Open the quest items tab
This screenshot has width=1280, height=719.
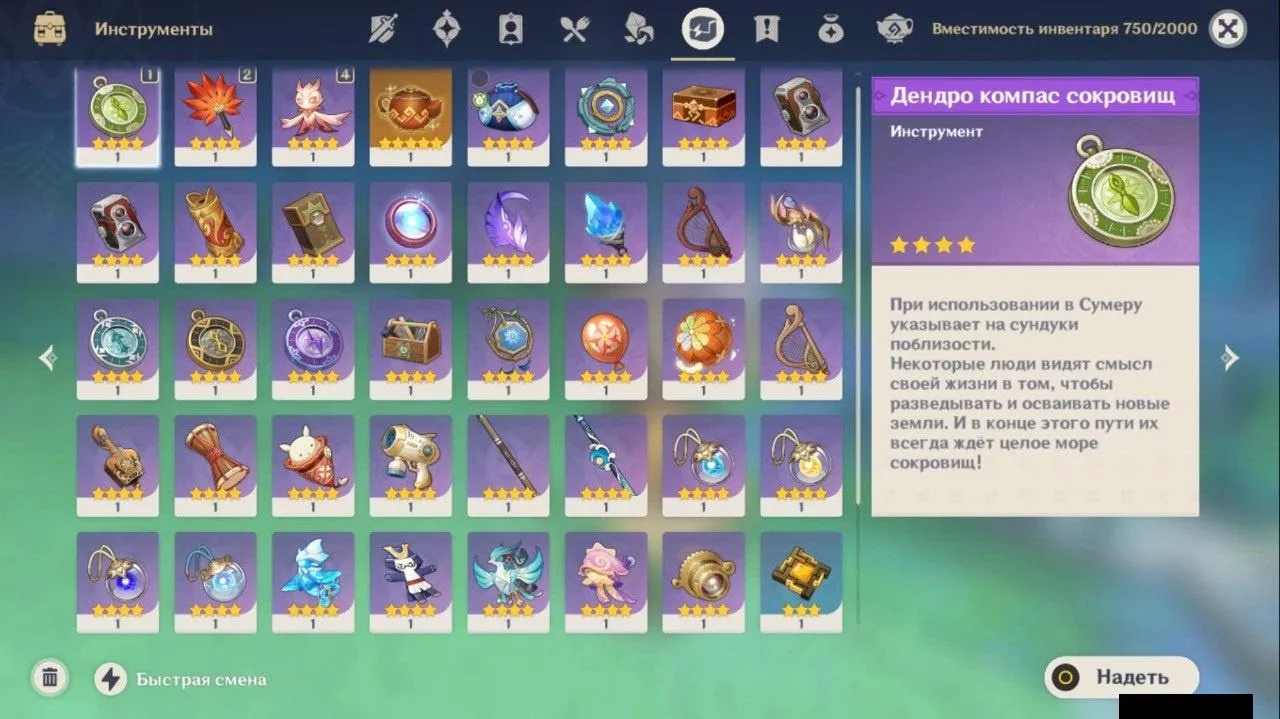click(x=767, y=29)
